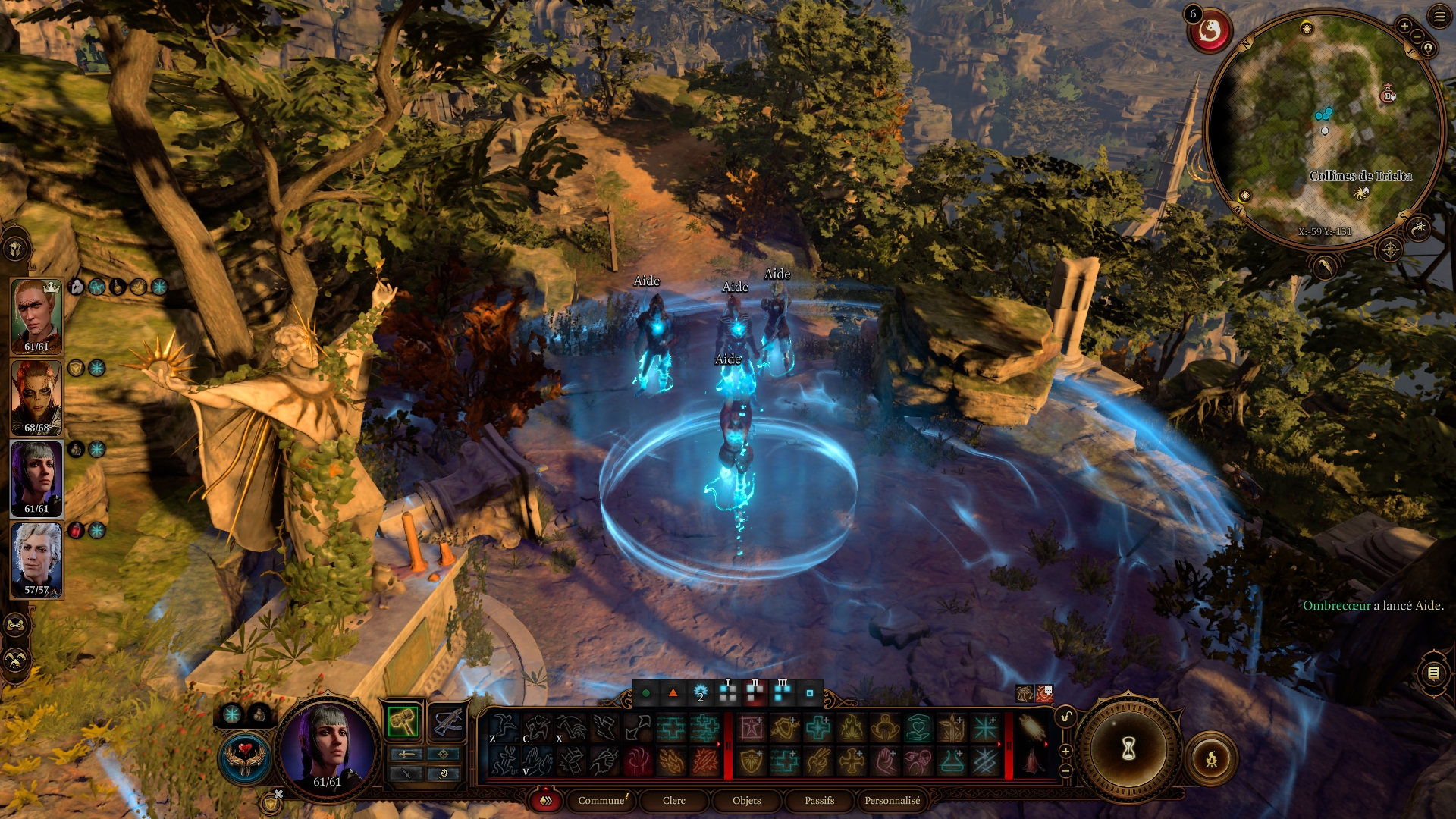Show the Passifs hotbar tab
This screenshot has width=1456, height=819.
coord(819,800)
